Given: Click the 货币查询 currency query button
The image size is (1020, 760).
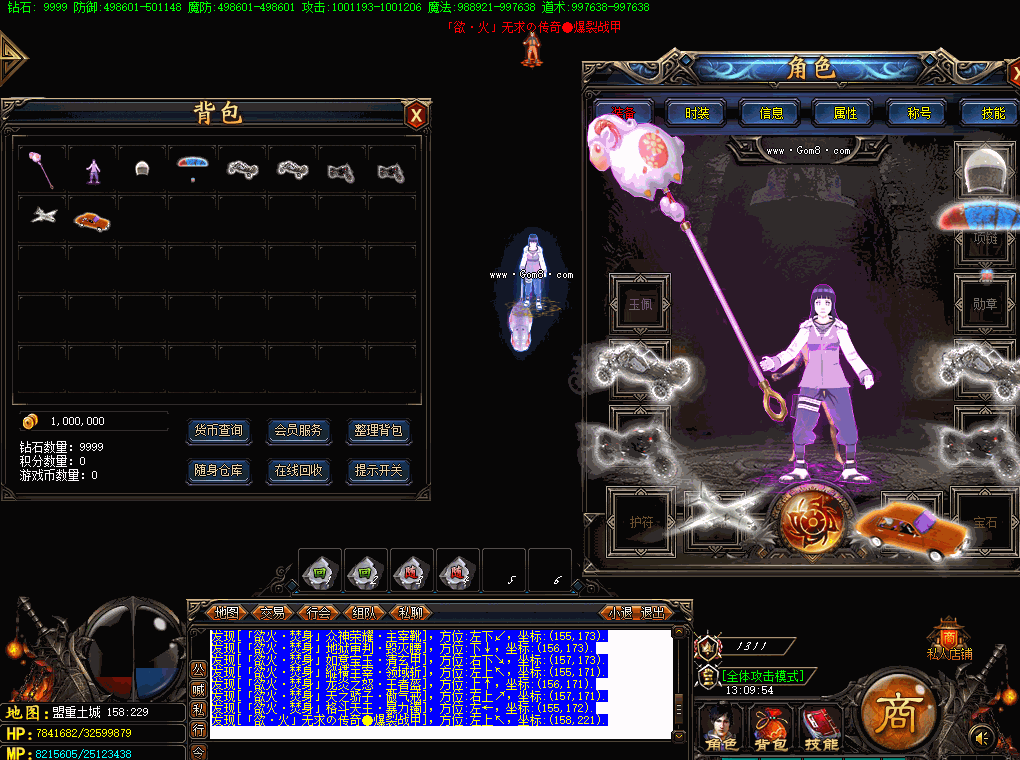Looking at the screenshot, I should 218,431.
